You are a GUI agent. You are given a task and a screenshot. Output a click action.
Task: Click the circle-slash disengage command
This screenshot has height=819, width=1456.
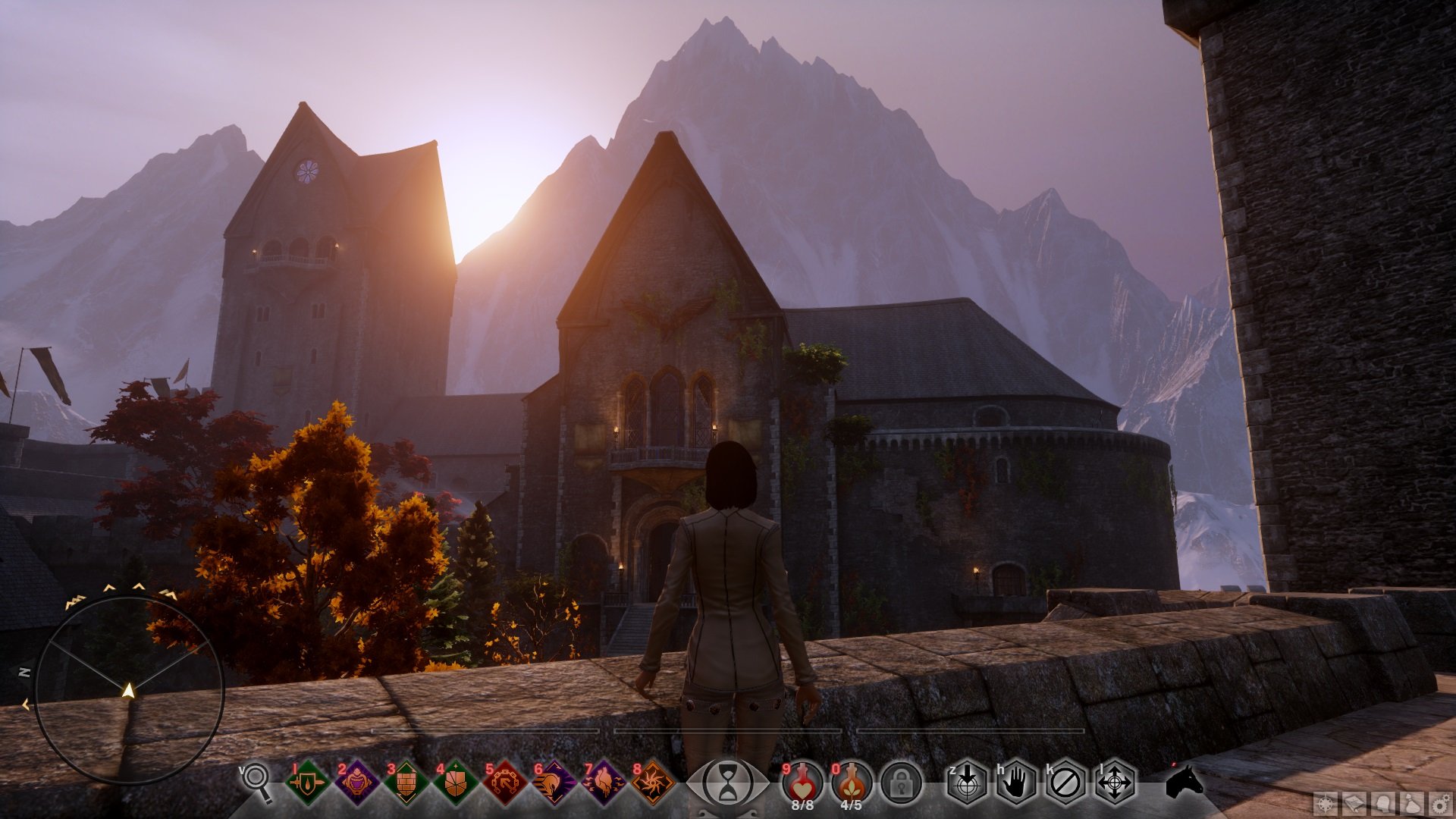tap(1065, 783)
